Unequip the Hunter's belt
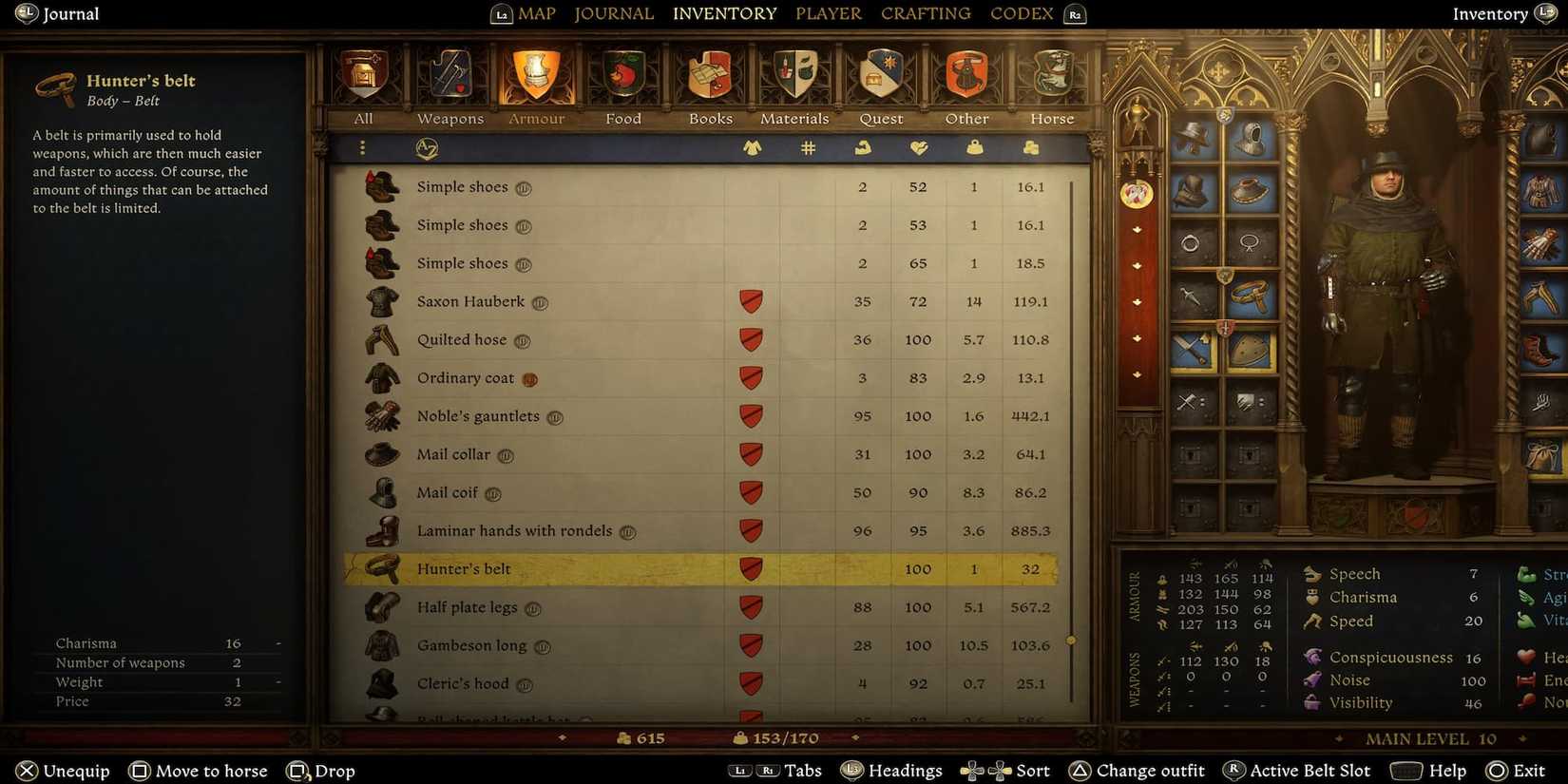 (62, 770)
